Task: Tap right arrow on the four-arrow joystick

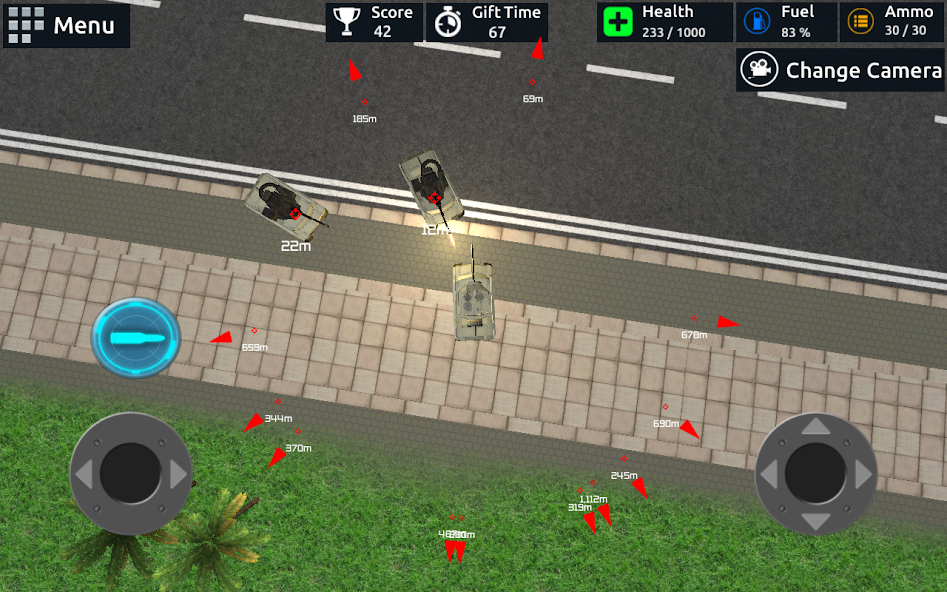Action: pyautogui.click(x=863, y=474)
